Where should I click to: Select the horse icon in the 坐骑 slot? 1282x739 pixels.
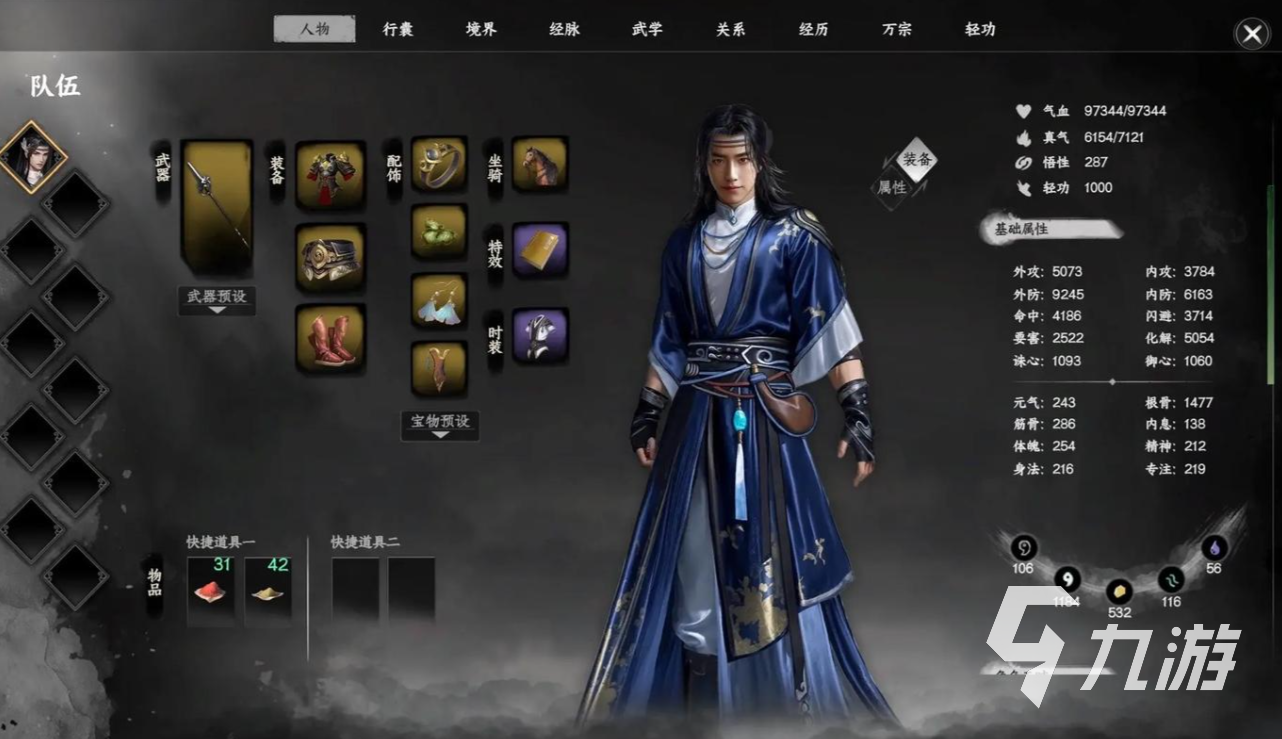point(540,163)
